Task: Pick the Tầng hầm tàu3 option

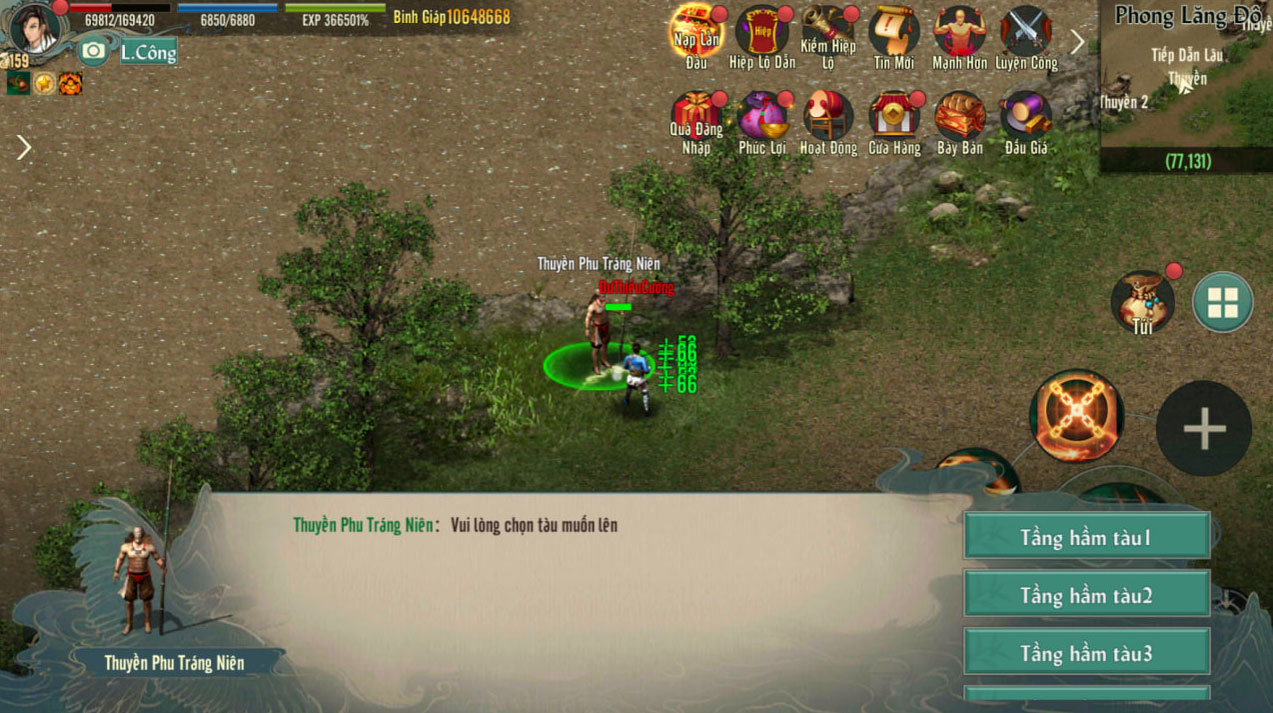Action: point(1086,653)
